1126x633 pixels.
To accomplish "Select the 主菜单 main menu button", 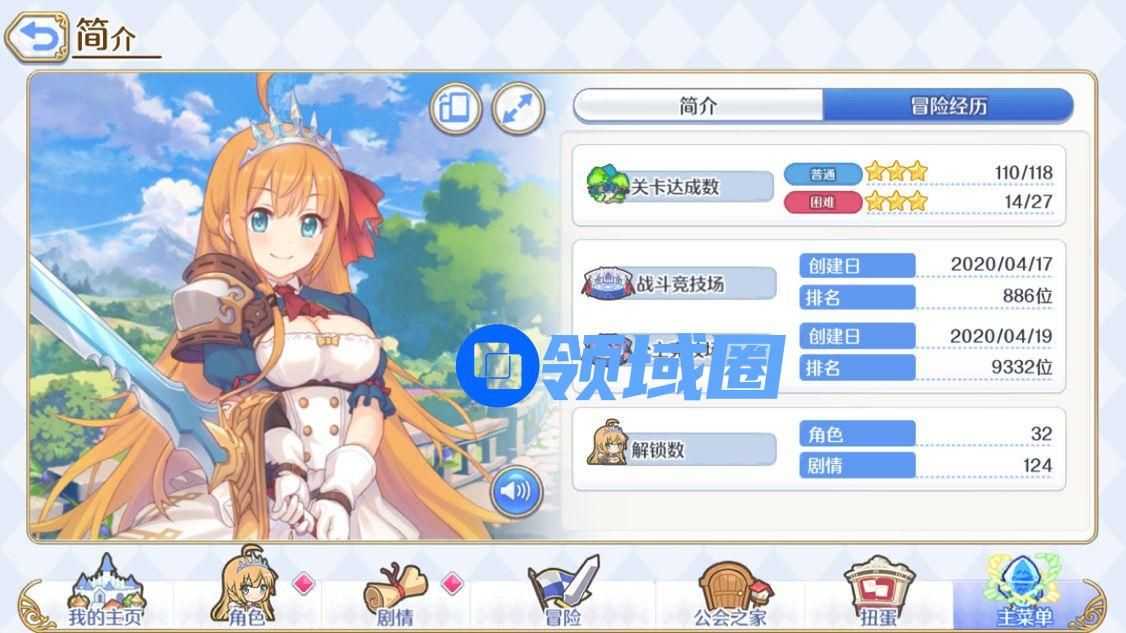I will [1024, 592].
